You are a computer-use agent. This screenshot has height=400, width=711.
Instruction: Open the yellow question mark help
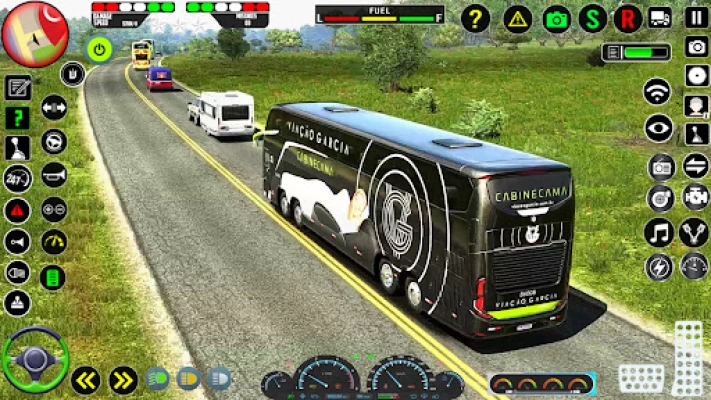coord(475,18)
